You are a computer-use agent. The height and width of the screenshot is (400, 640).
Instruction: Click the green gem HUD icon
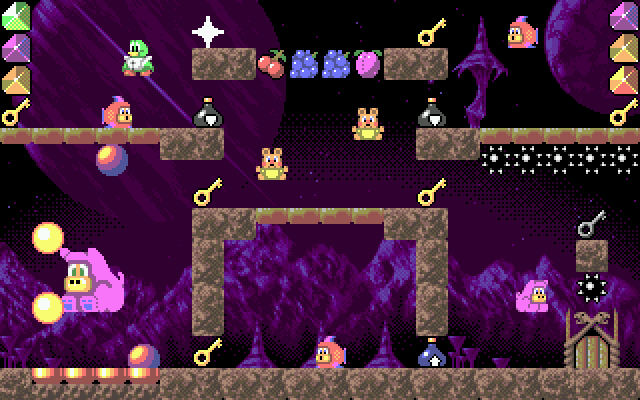tap(16, 17)
